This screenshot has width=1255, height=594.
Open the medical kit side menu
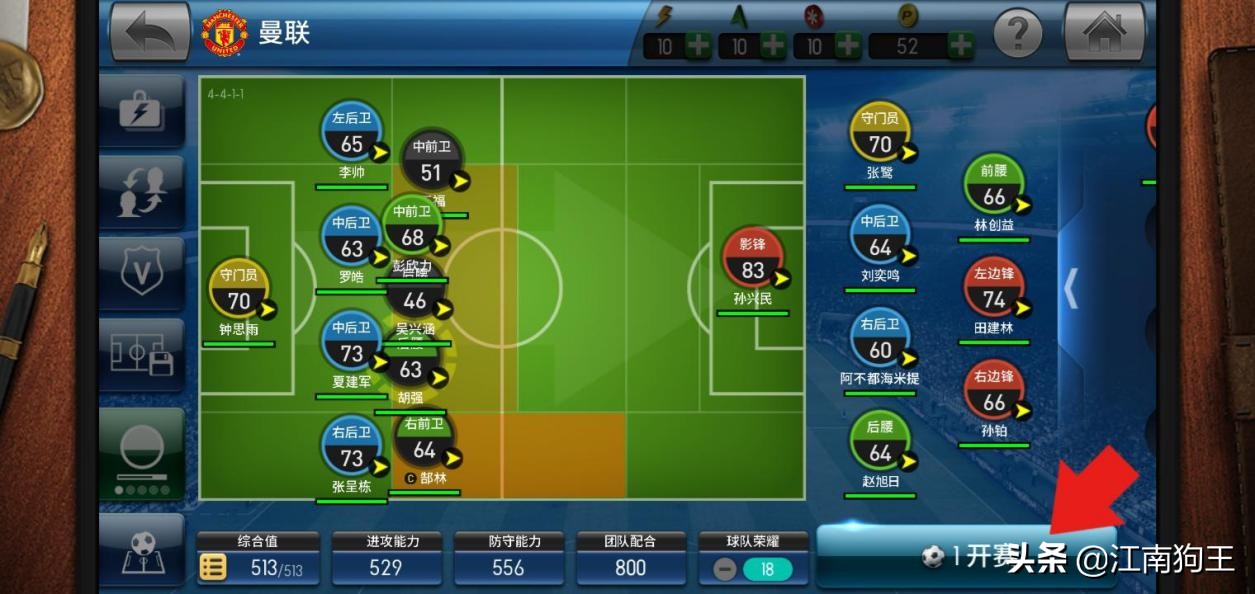[x=141, y=111]
